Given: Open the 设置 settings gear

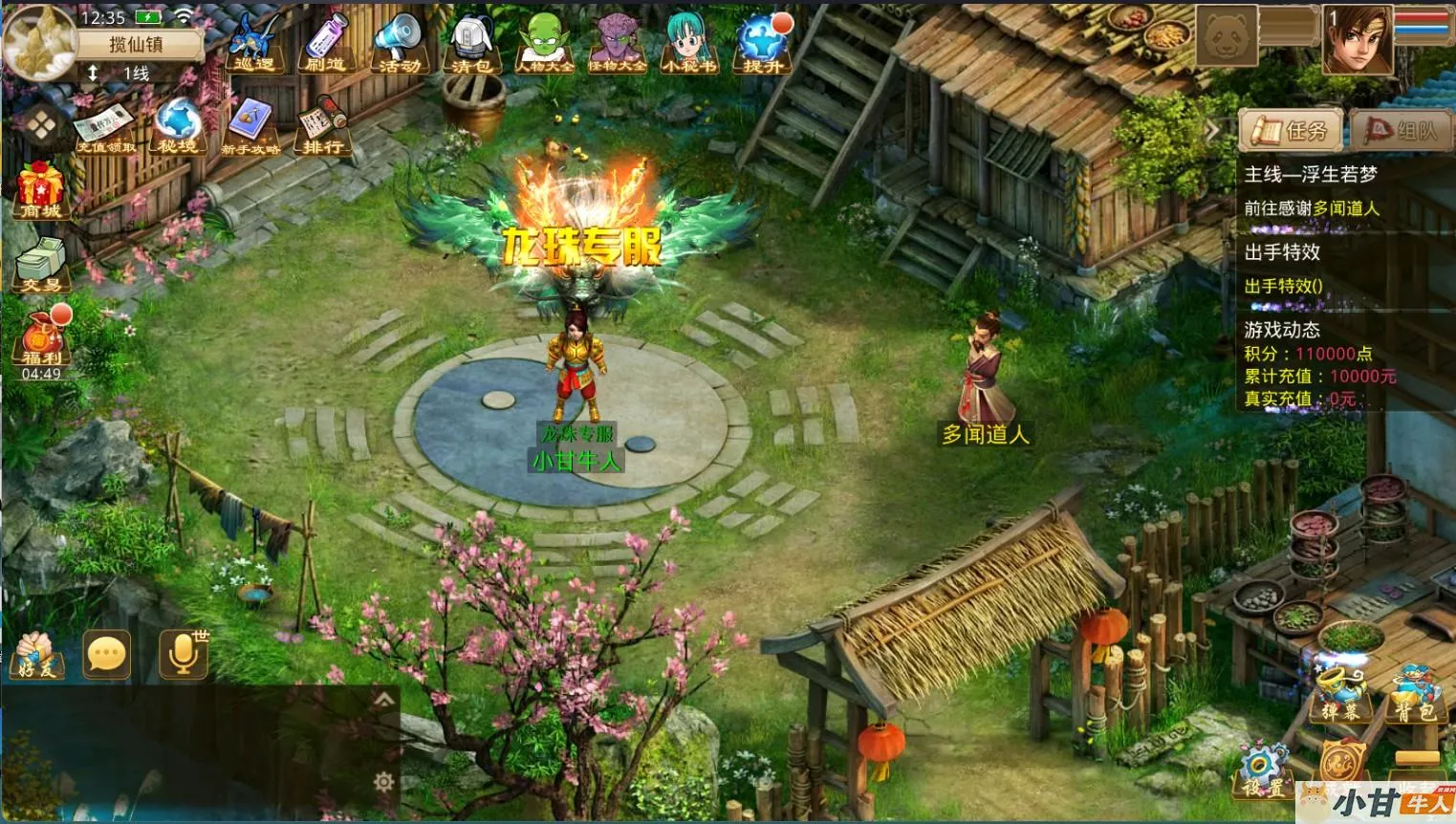Looking at the screenshot, I should tap(1265, 770).
